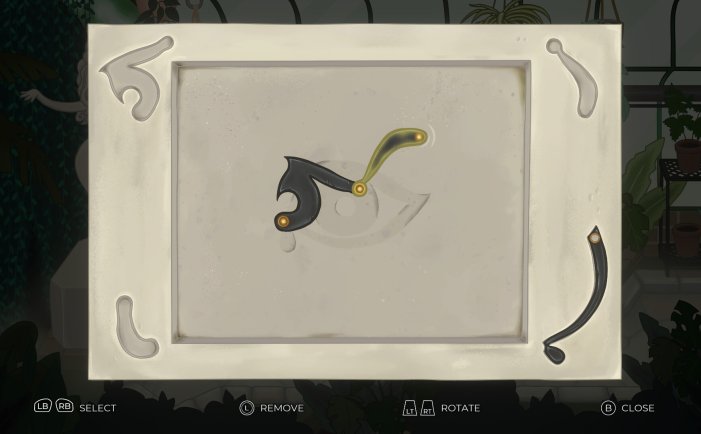
Task: Choose the long black curved piece in the tray
Action: 590,295
